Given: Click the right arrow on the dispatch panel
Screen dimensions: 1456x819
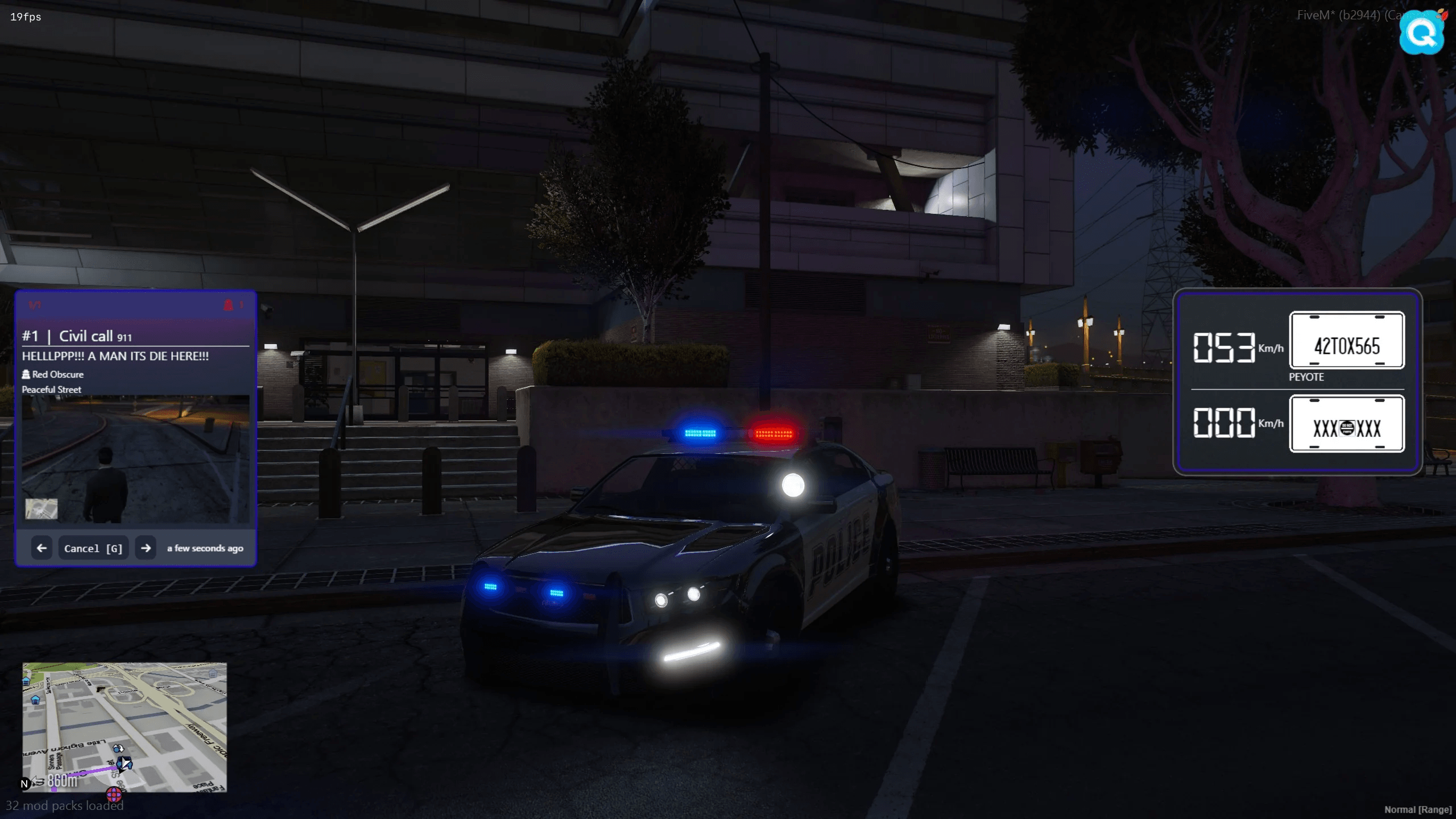Looking at the screenshot, I should click(146, 548).
